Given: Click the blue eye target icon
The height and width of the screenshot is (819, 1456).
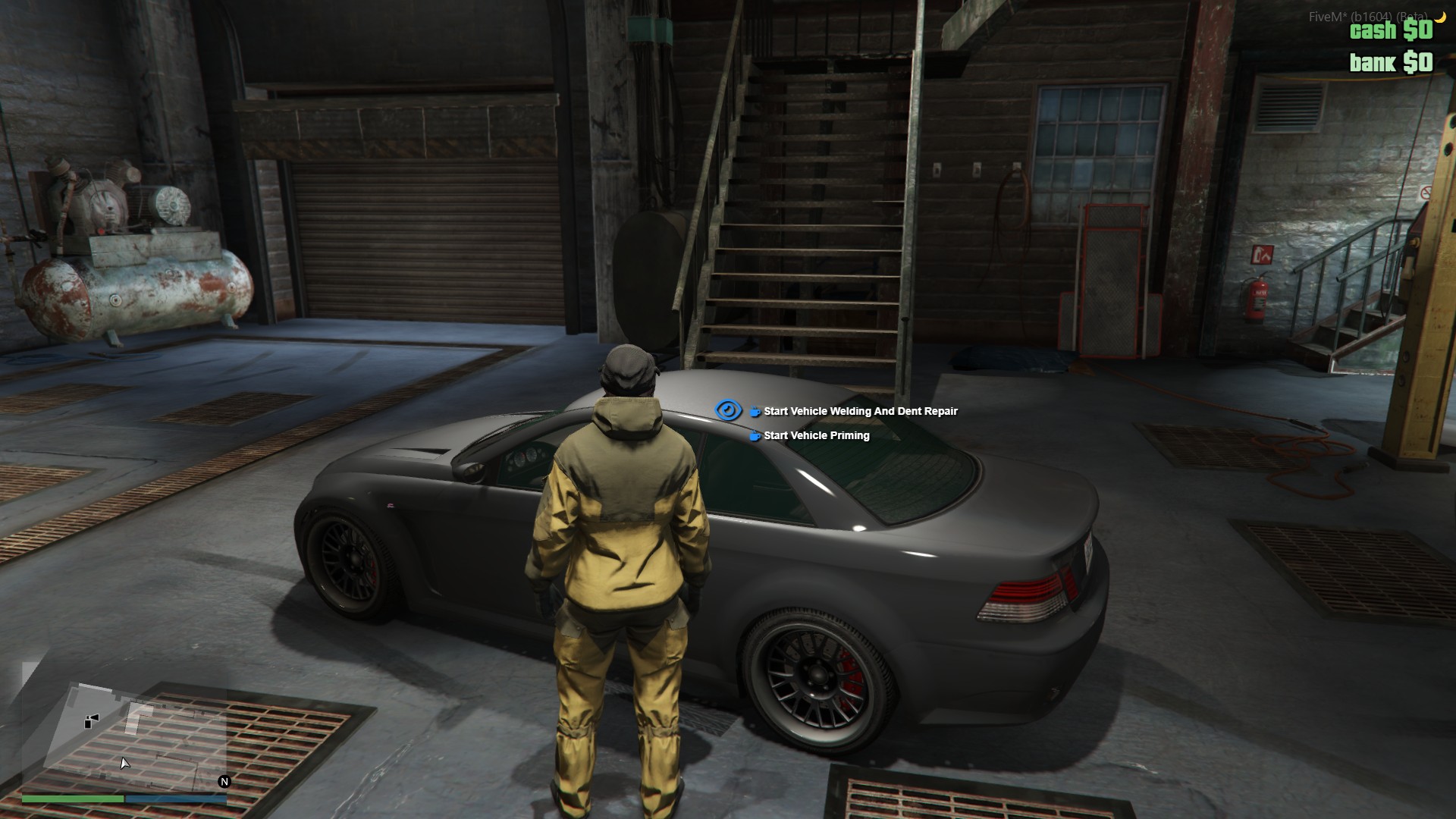Looking at the screenshot, I should (728, 410).
